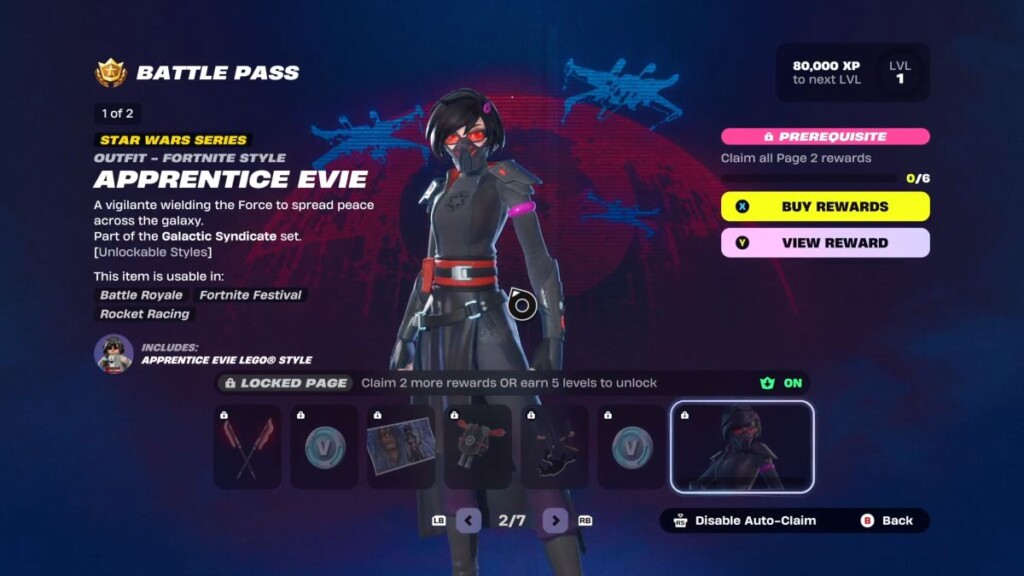Select the crossed red pickaxes reward tile

[247, 447]
